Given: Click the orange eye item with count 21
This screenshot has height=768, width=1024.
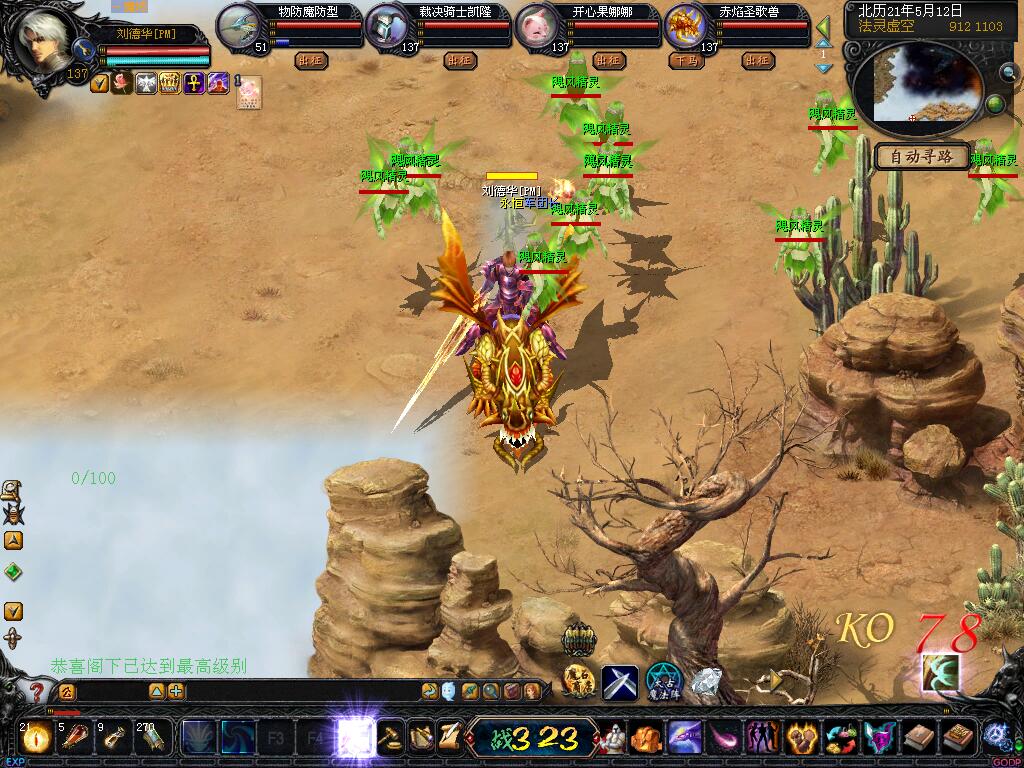Looking at the screenshot, I should click(34, 738).
